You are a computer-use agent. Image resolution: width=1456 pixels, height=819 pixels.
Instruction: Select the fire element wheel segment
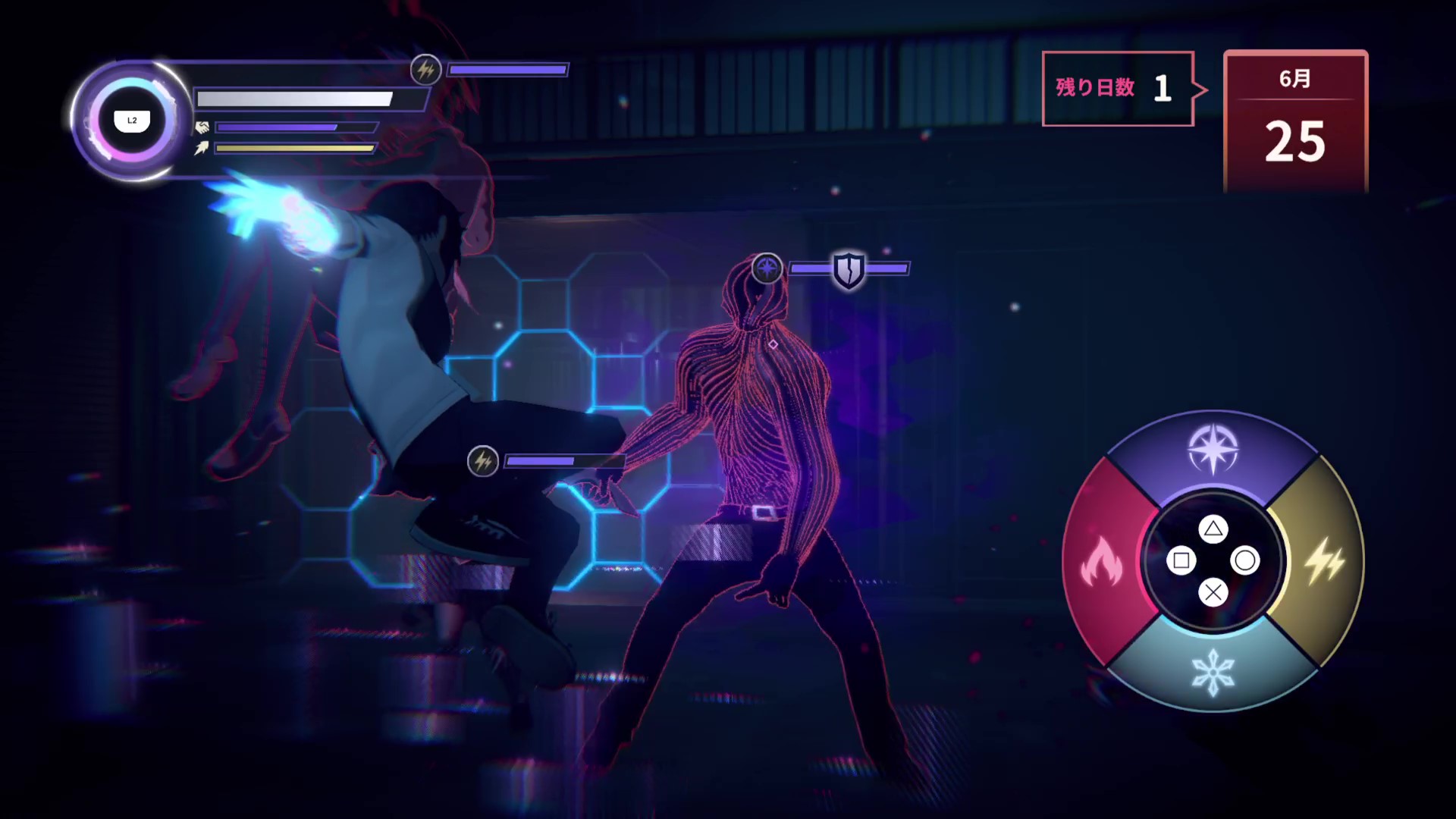[x=1101, y=563]
